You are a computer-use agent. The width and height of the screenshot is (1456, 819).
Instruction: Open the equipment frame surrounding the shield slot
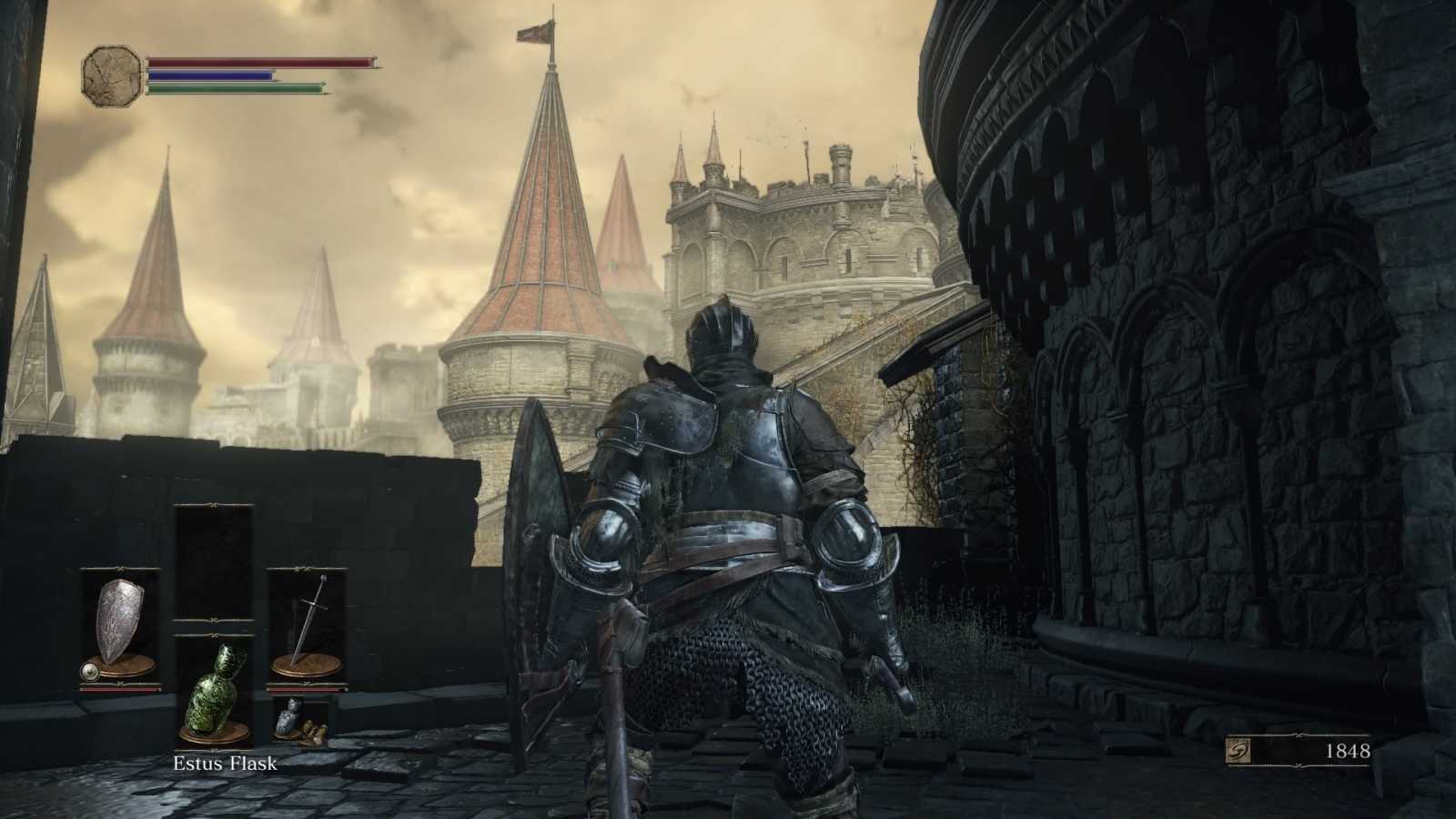coord(116,628)
